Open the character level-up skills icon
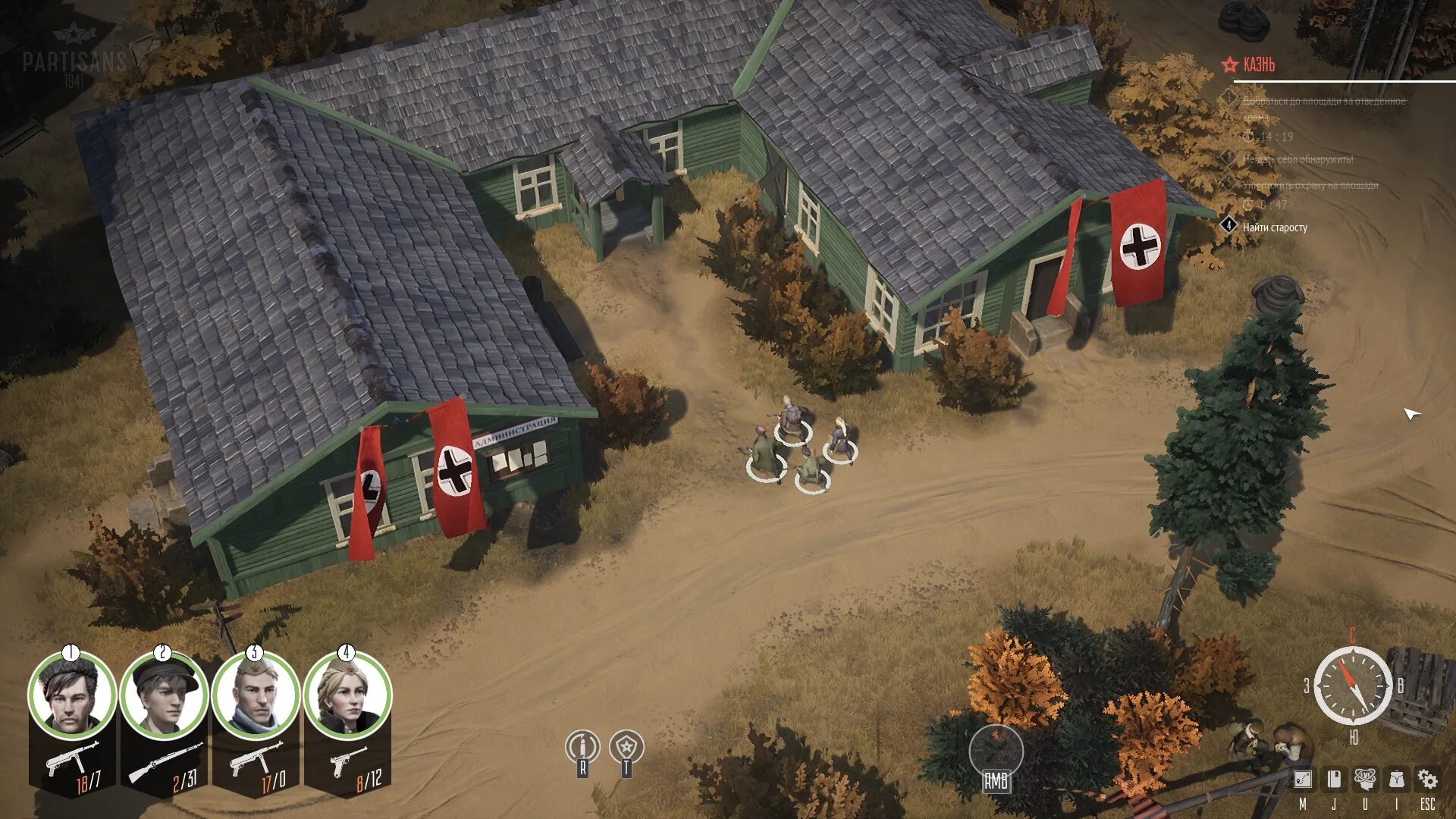Image resolution: width=1456 pixels, height=819 pixels. [x=1365, y=779]
